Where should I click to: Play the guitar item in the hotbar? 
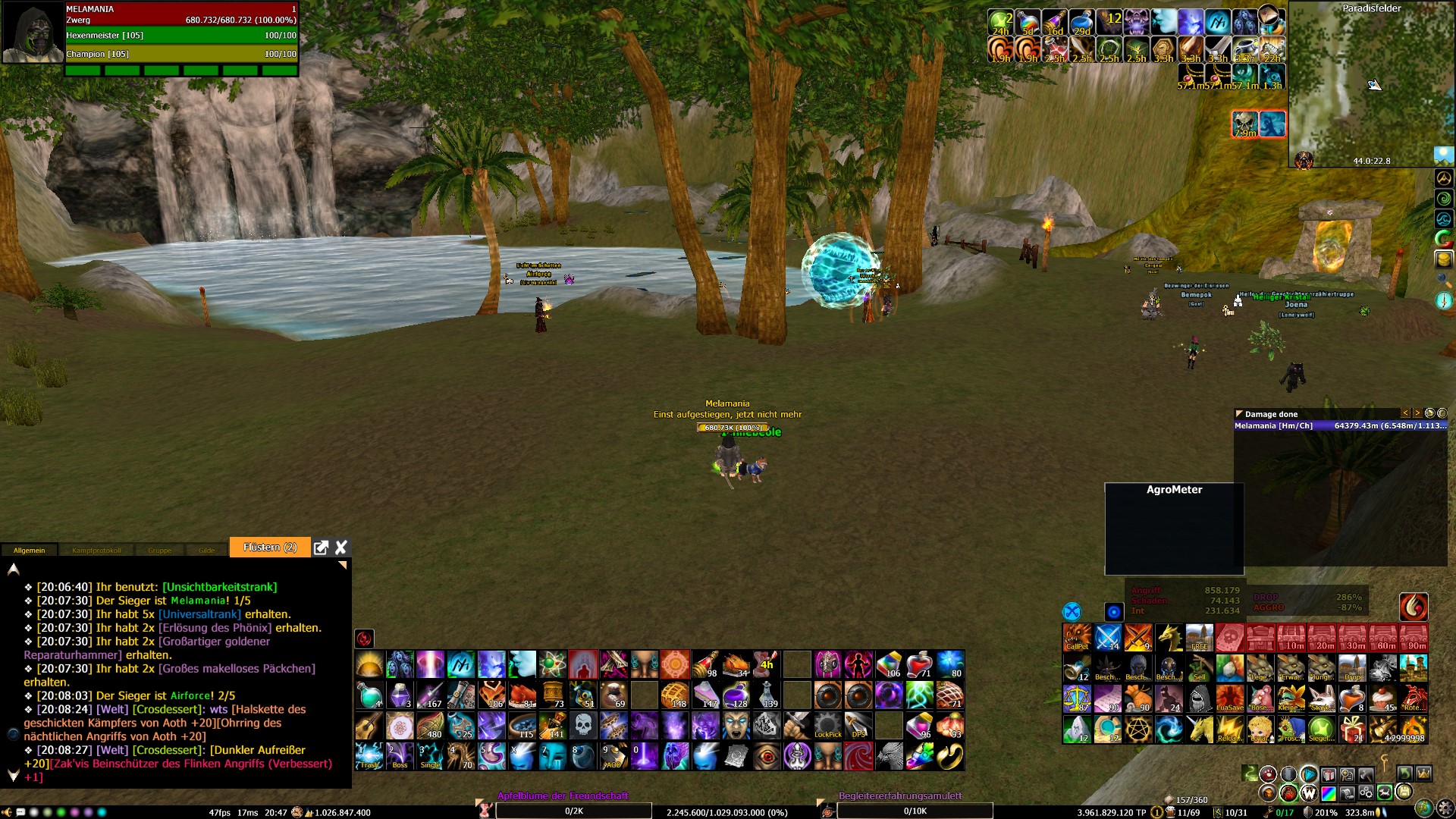point(369,726)
